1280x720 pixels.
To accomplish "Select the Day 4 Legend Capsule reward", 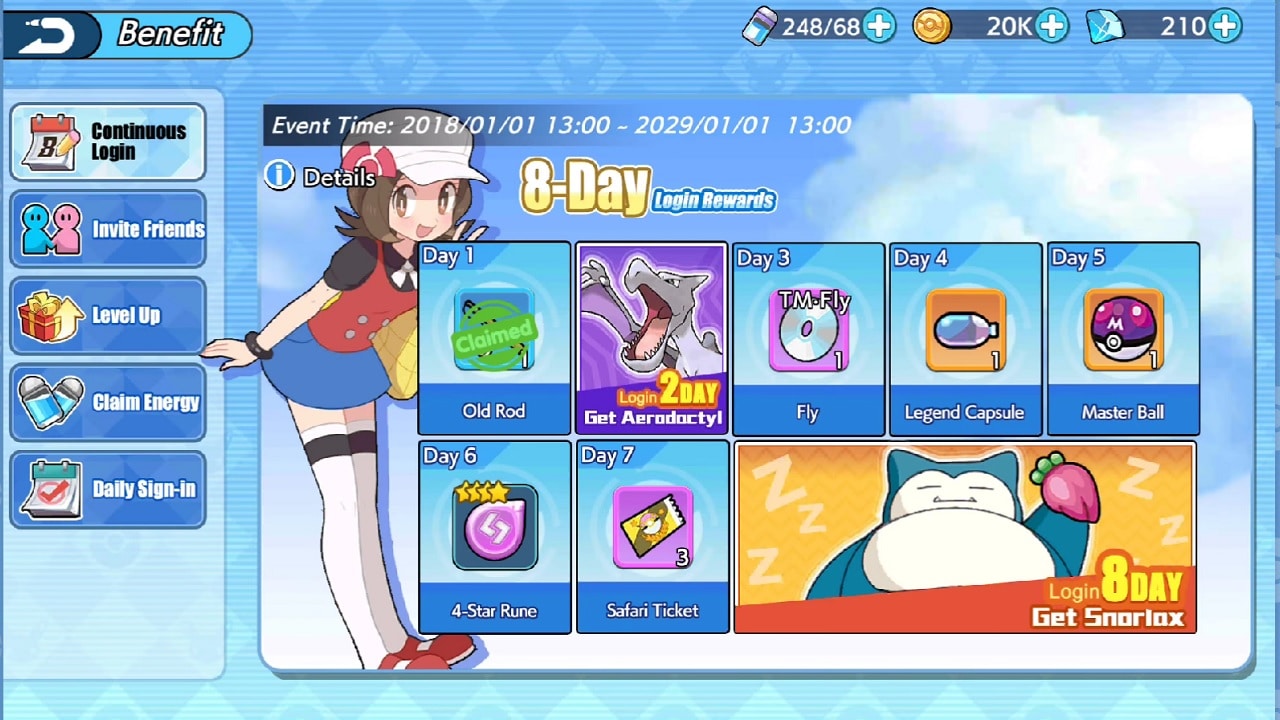I will 965,338.
